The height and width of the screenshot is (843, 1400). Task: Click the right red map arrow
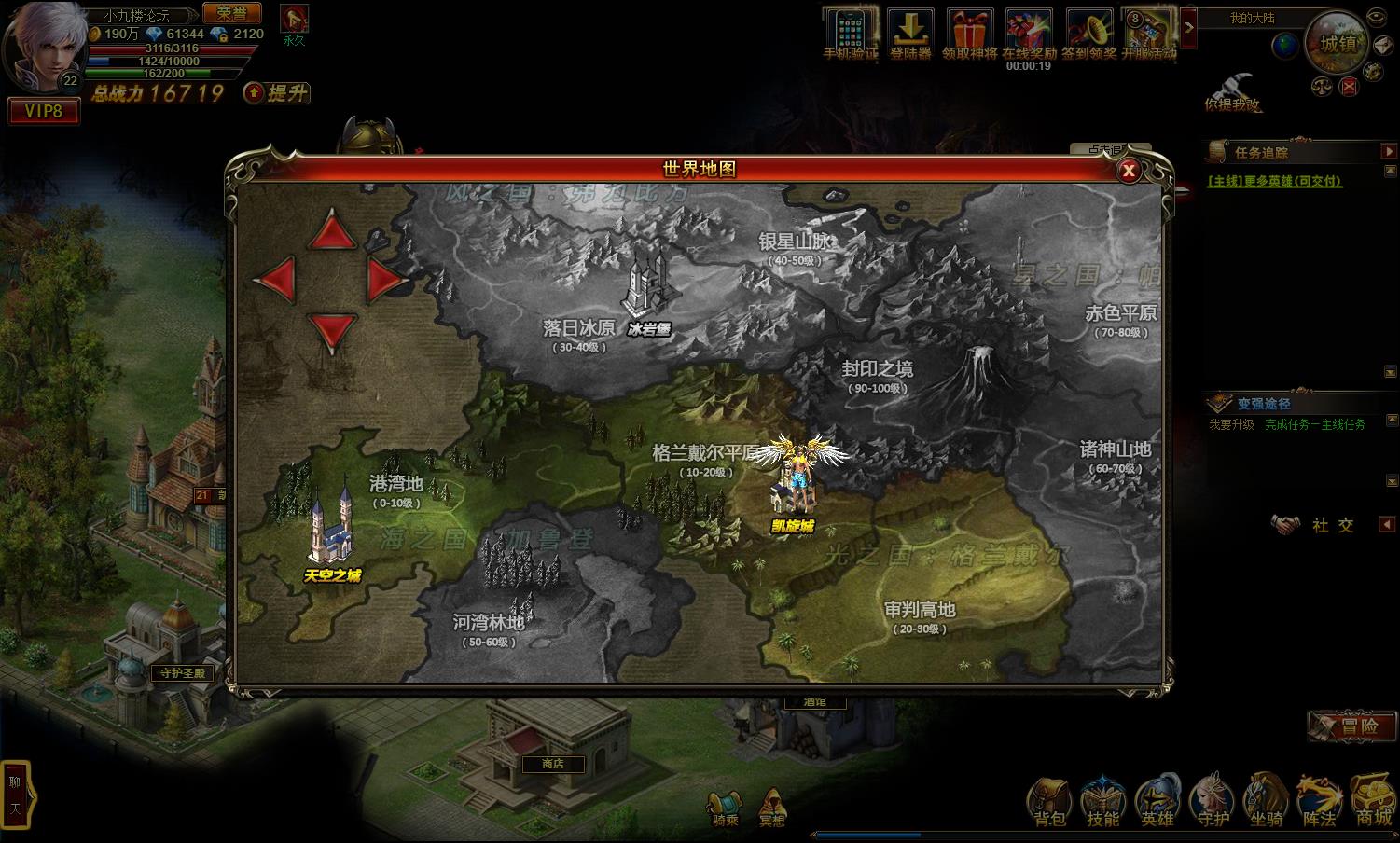(384, 279)
